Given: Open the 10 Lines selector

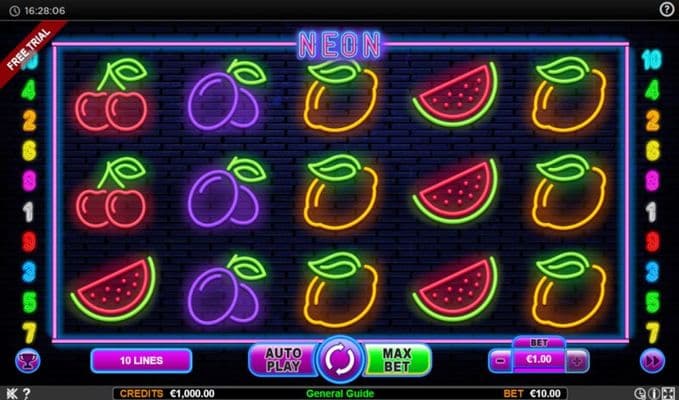Looking at the screenshot, I should coord(141,359).
